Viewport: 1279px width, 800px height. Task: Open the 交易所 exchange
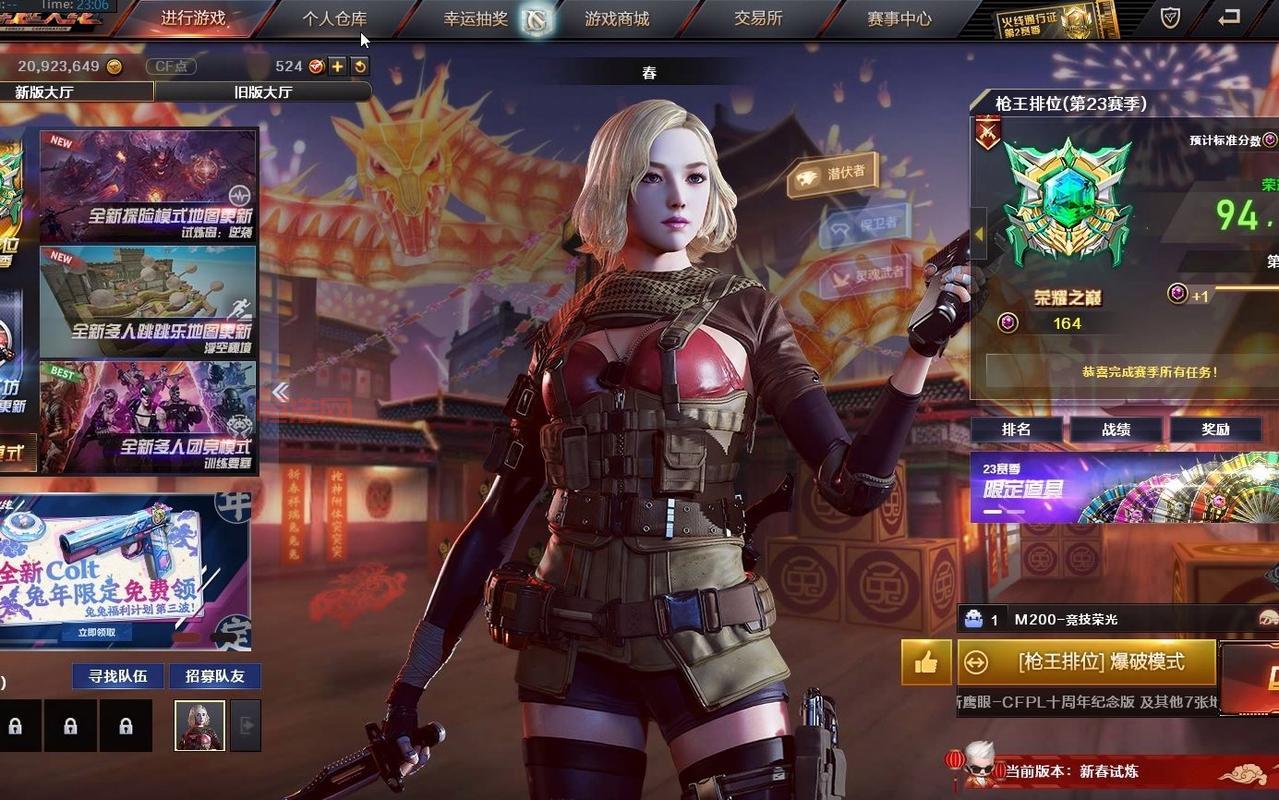[758, 18]
